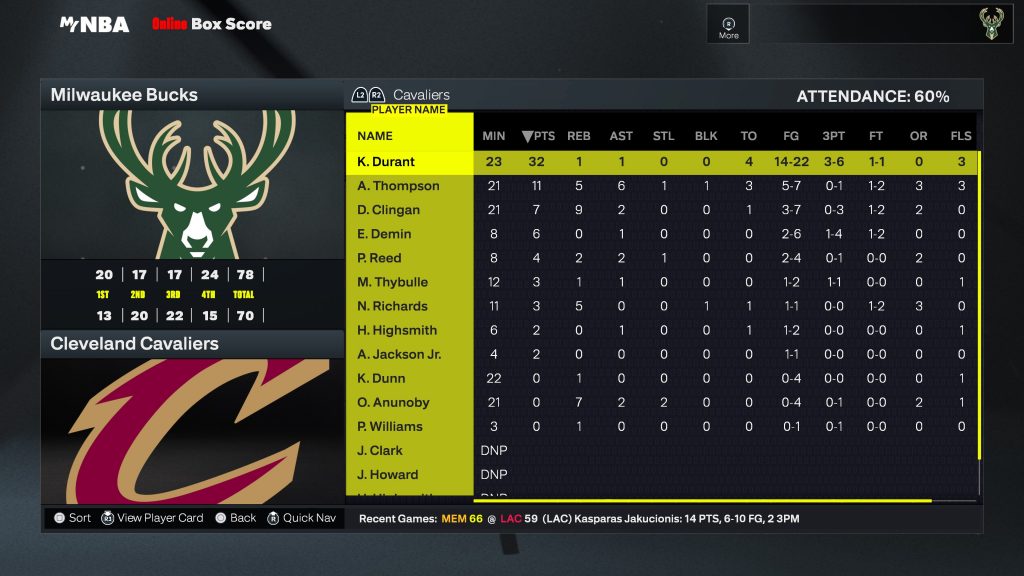Open the More options panel
Screen dimensions: 1024x576
click(729, 27)
